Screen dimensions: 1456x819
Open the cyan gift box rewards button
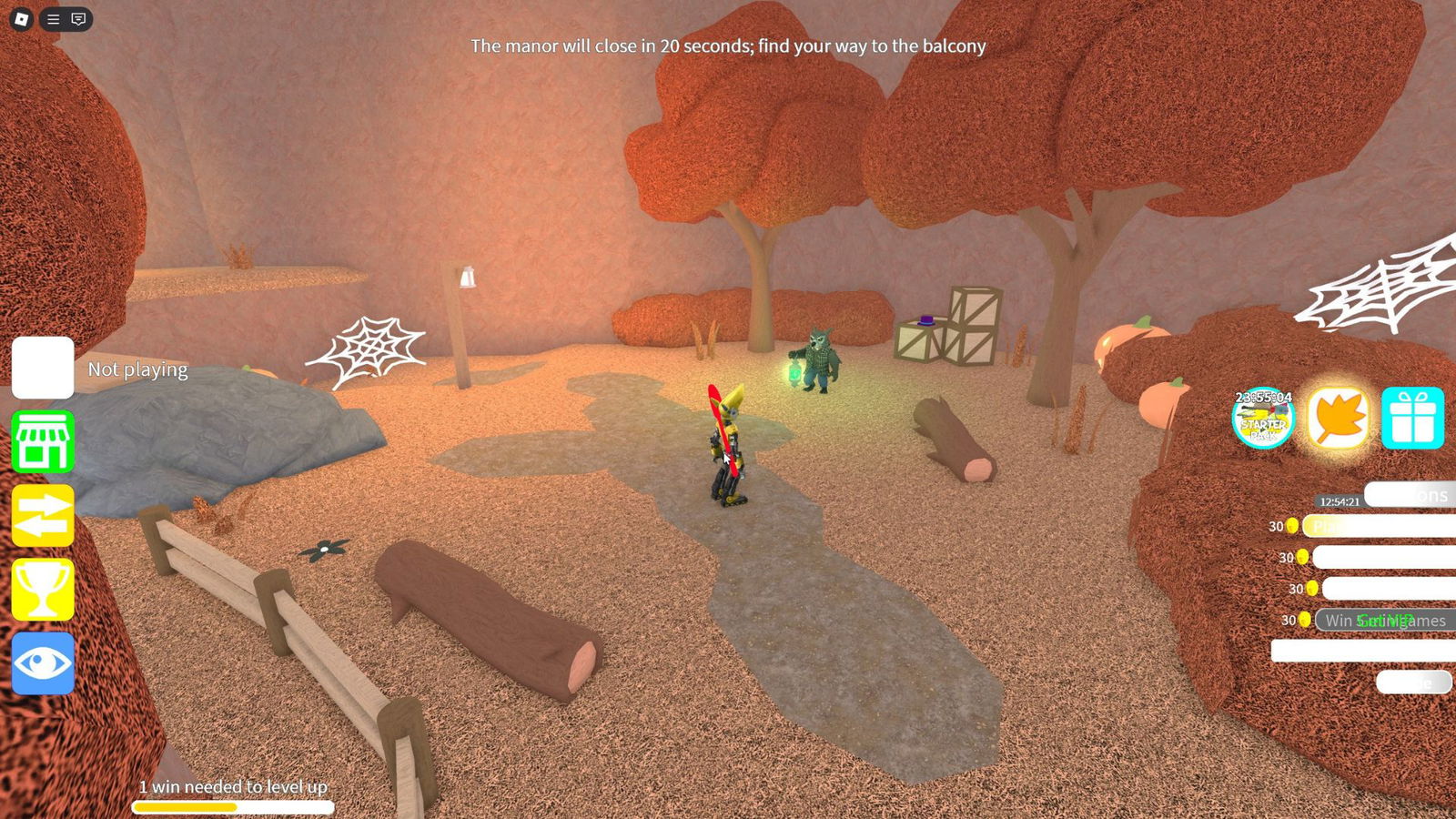1412,419
